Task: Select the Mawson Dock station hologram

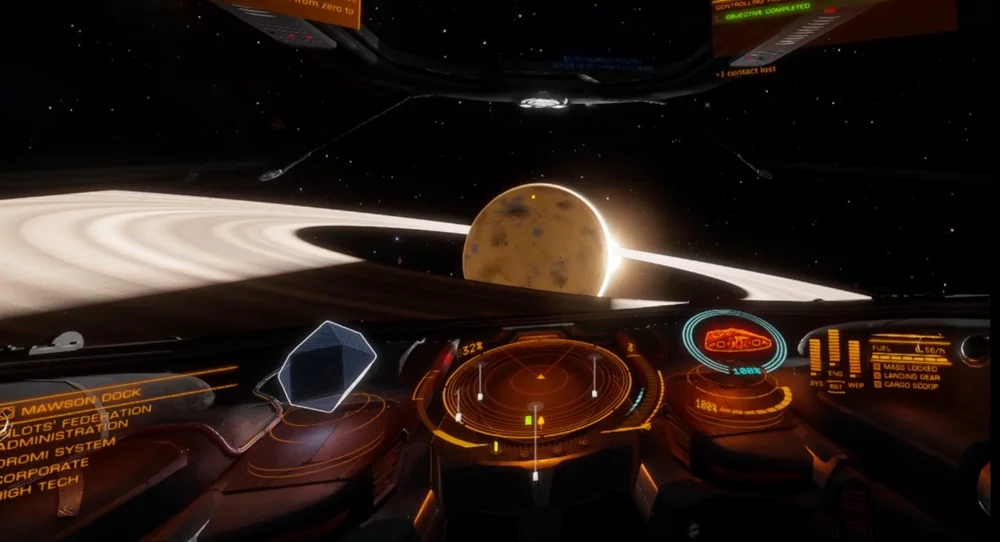Action: pyautogui.click(x=326, y=365)
